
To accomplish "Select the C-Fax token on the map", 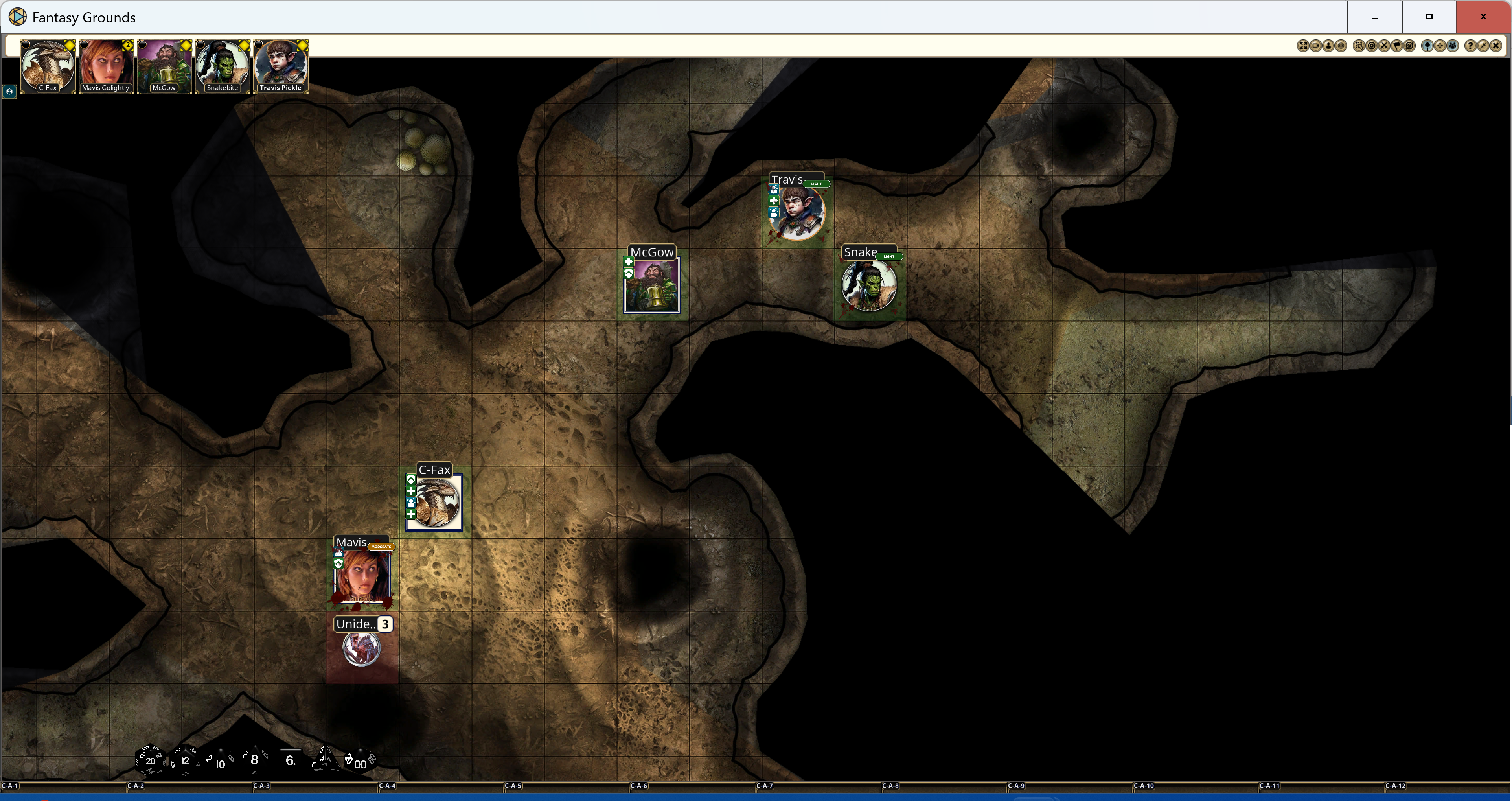I will 435,503.
